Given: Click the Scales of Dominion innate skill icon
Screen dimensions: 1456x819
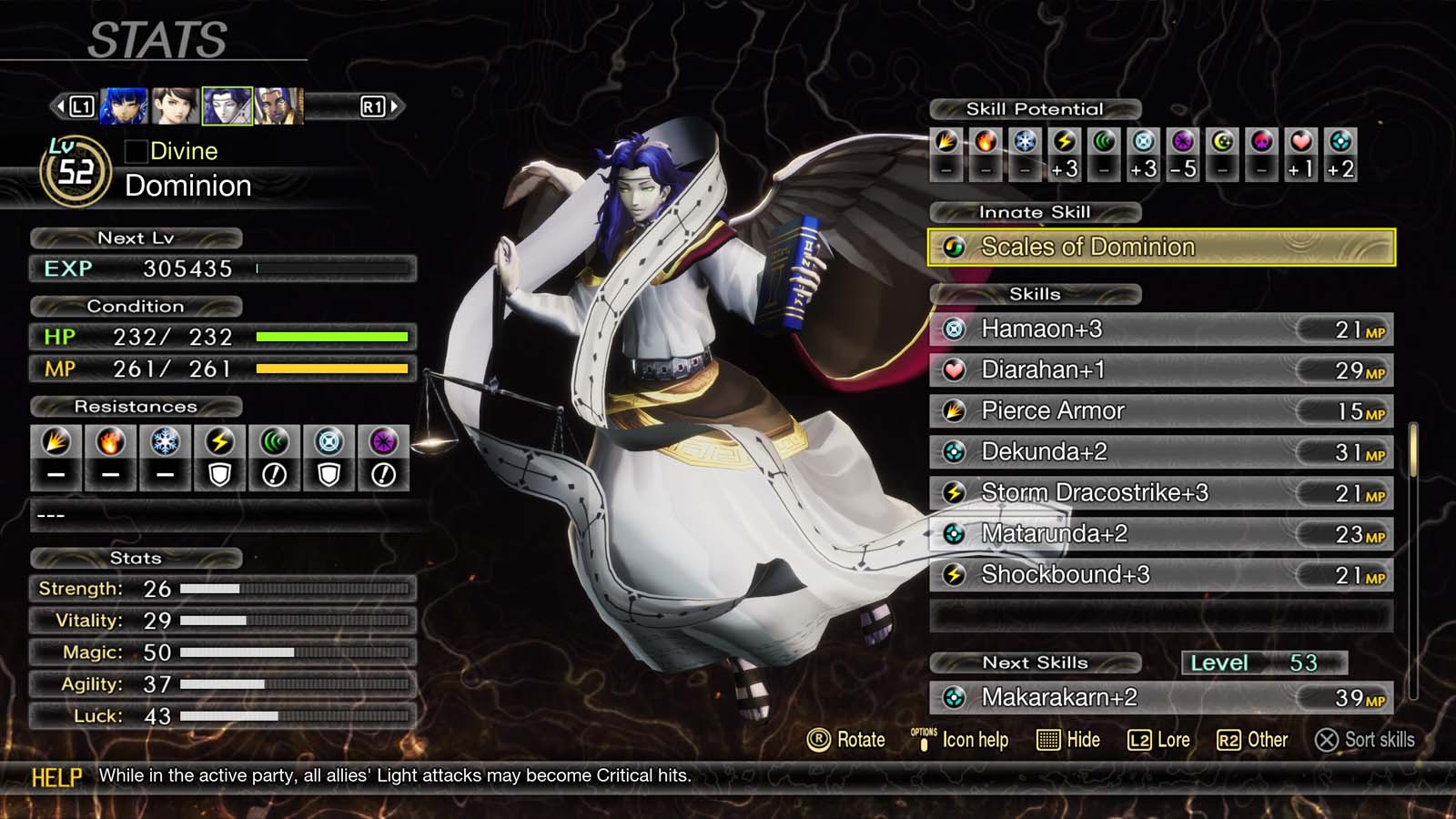Looking at the screenshot, I should (x=955, y=246).
